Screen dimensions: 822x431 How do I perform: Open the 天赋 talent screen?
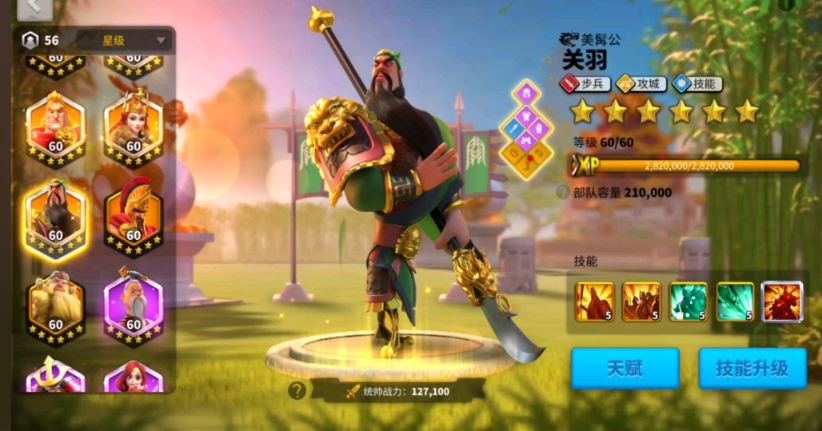625,367
